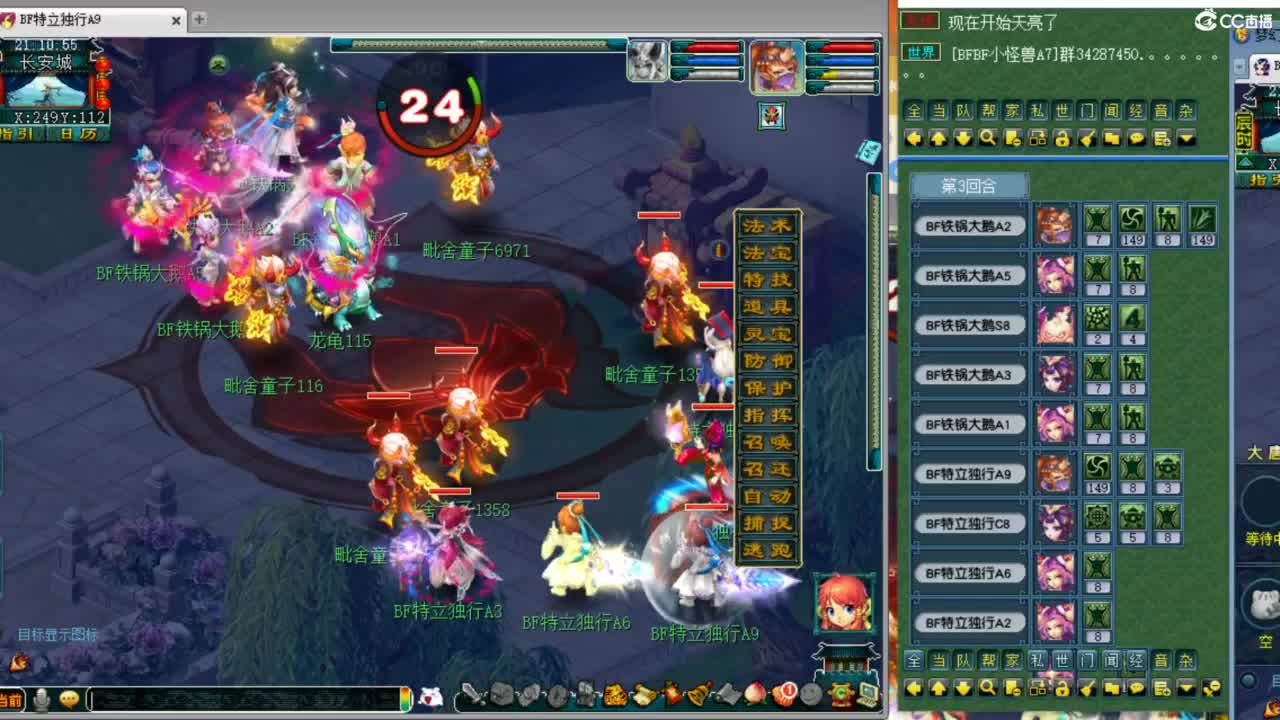This screenshot has height=720, width=1280.
Task: Select player BF铁锅大鹅A2 in the round list
Action: (969, 224)
